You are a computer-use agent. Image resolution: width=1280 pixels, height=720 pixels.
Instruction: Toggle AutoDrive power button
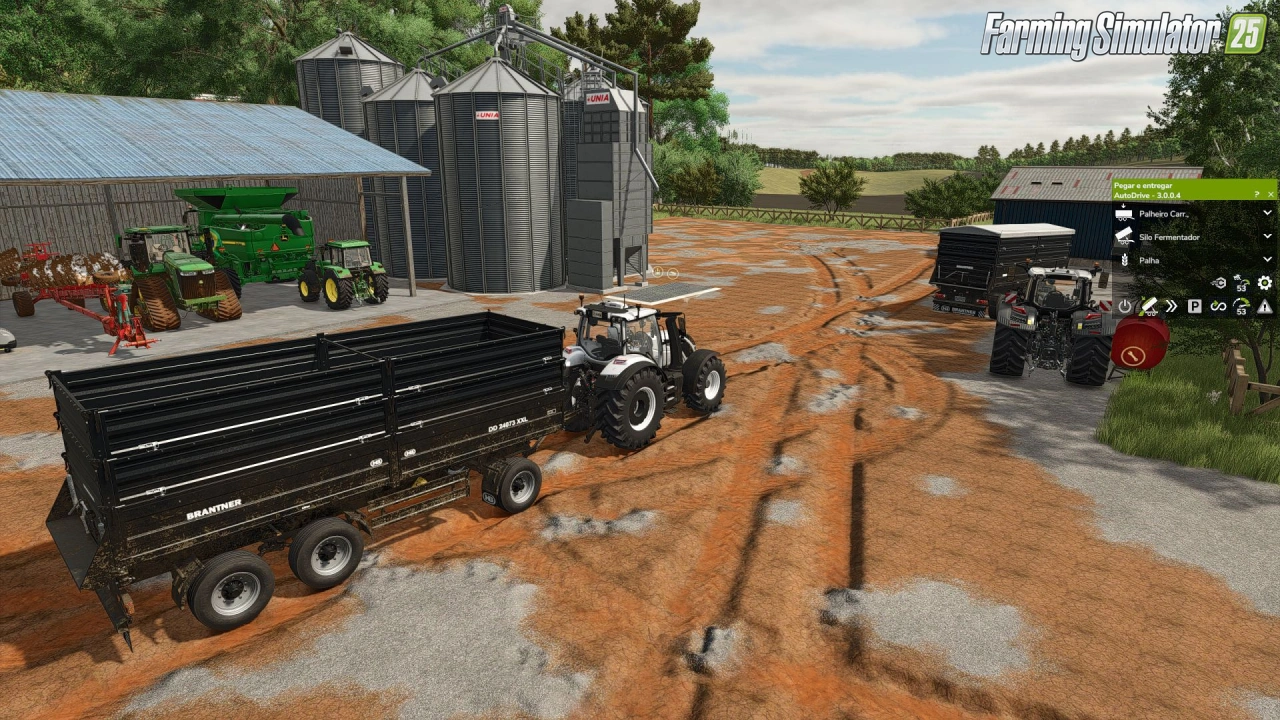click(x=1124, y=306)
